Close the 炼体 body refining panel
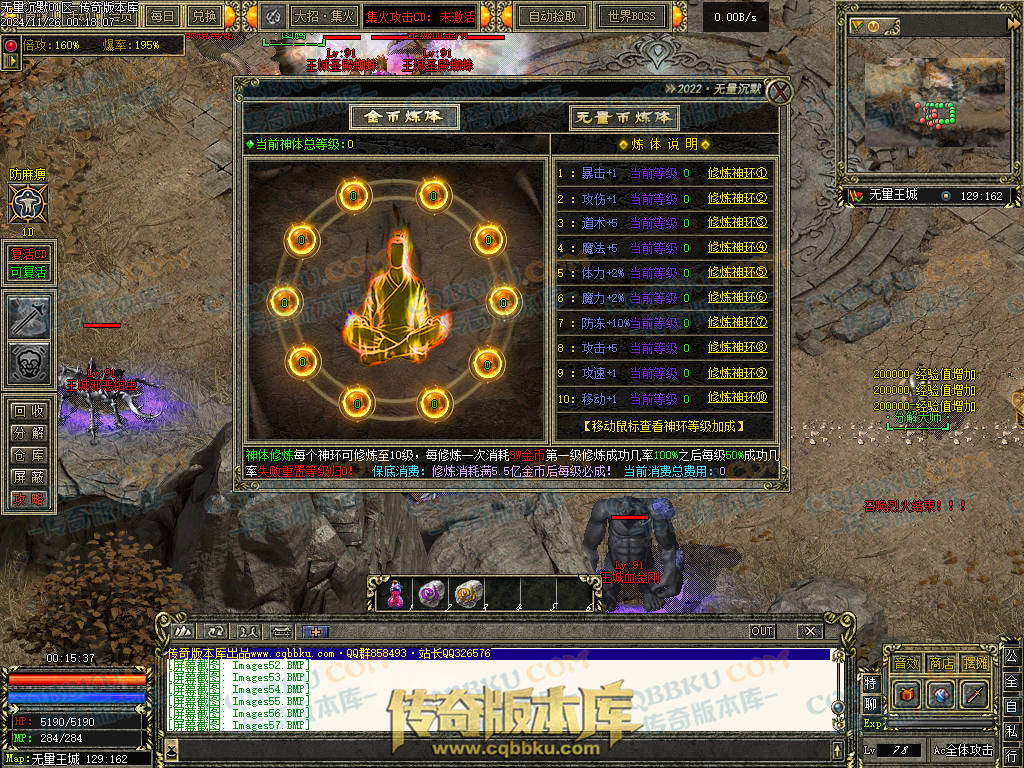This screenshot has width=1024, height=768. (x=779, y=92)
